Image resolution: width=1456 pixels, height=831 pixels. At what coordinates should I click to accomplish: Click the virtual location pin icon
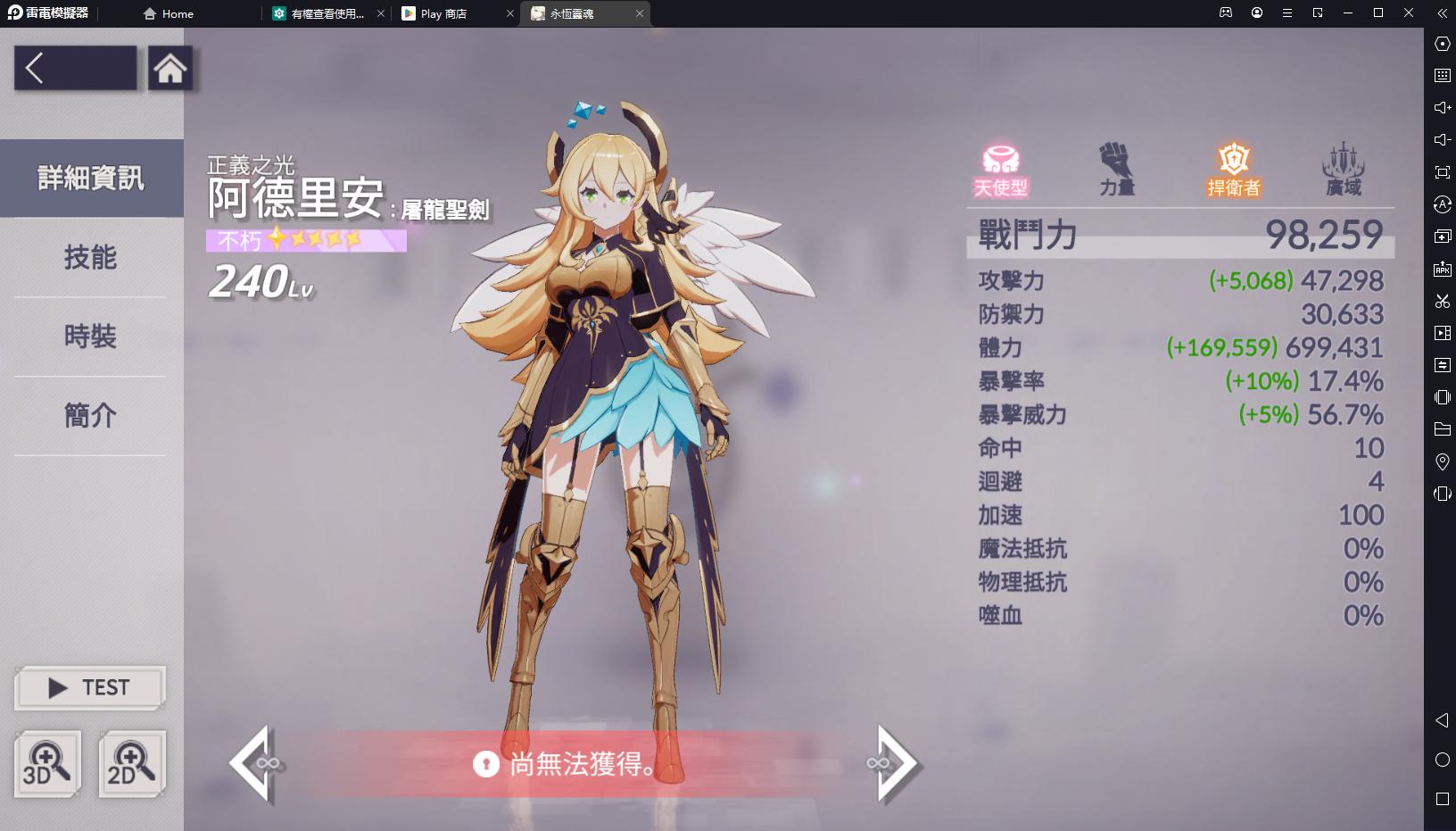[x=1444, y=461]
